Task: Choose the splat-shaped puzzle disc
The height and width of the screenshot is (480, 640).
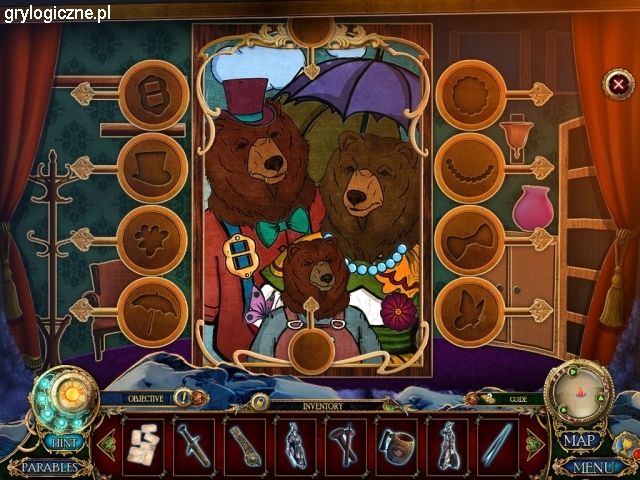Action: pyautogui.click(x=153, y=239)
